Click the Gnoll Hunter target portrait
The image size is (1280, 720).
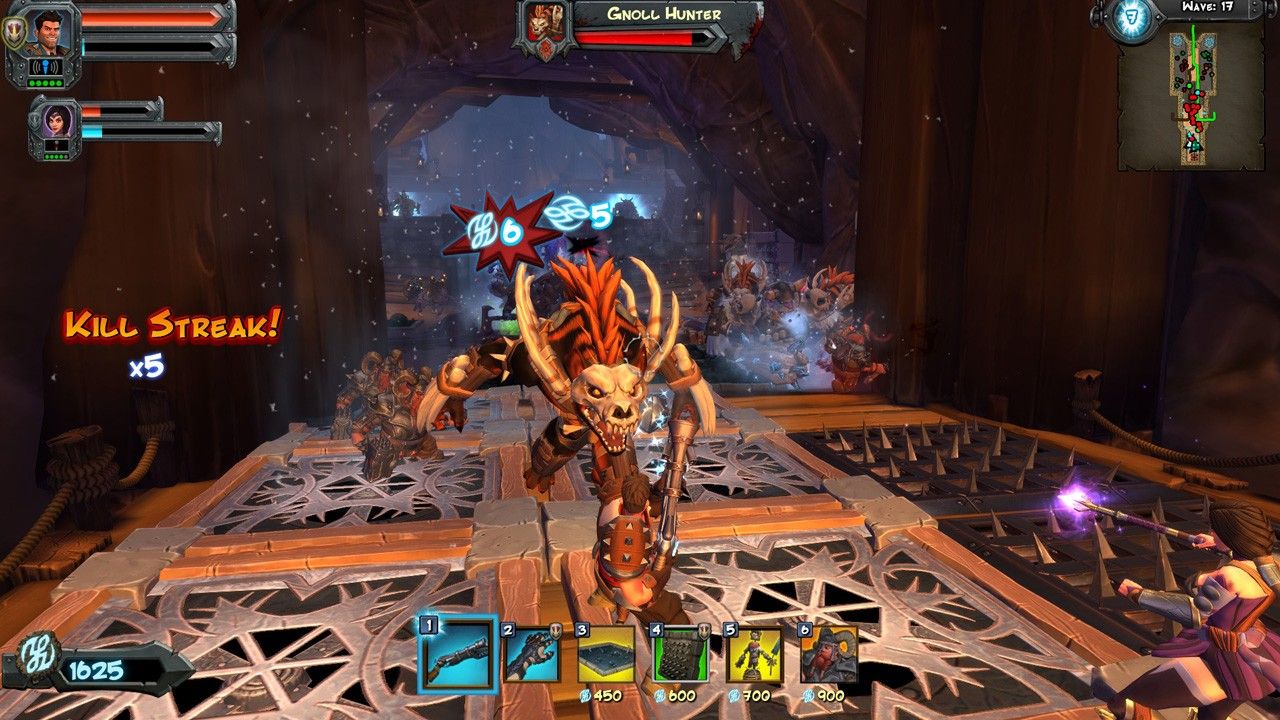pyautogui.click(x=543, y=26)
